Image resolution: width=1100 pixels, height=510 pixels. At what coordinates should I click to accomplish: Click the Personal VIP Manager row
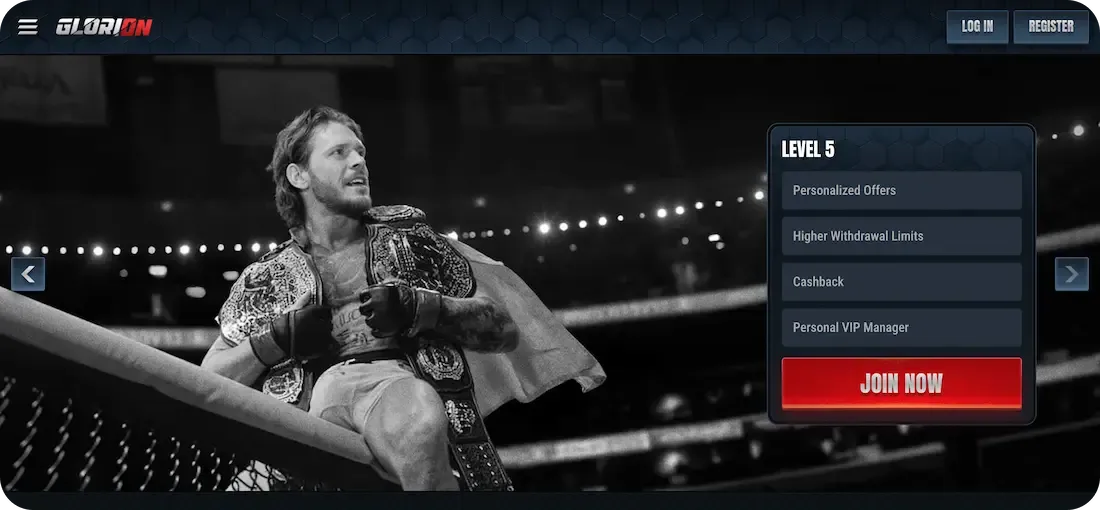click(901, 328)
